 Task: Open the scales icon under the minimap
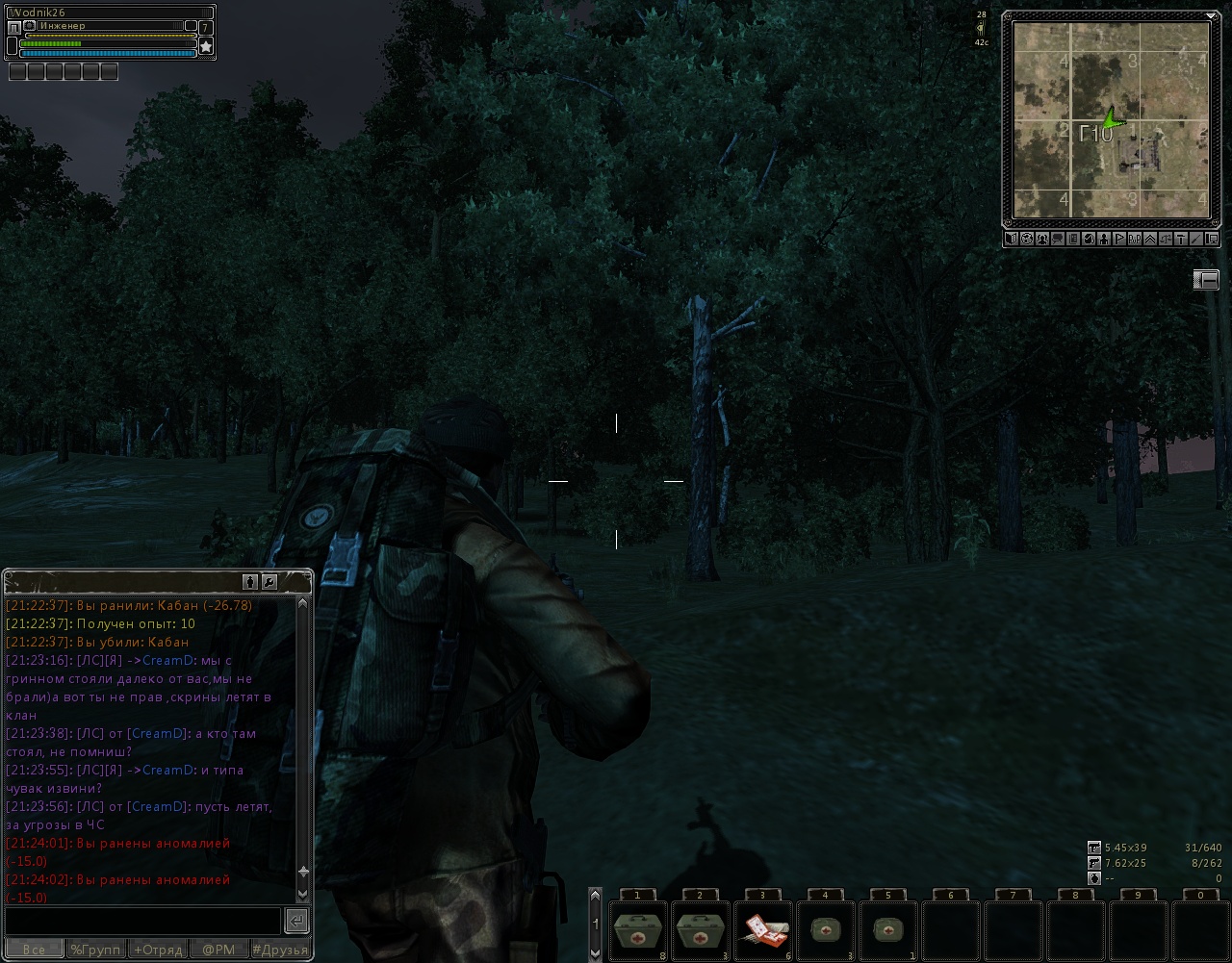point(1166,239)
